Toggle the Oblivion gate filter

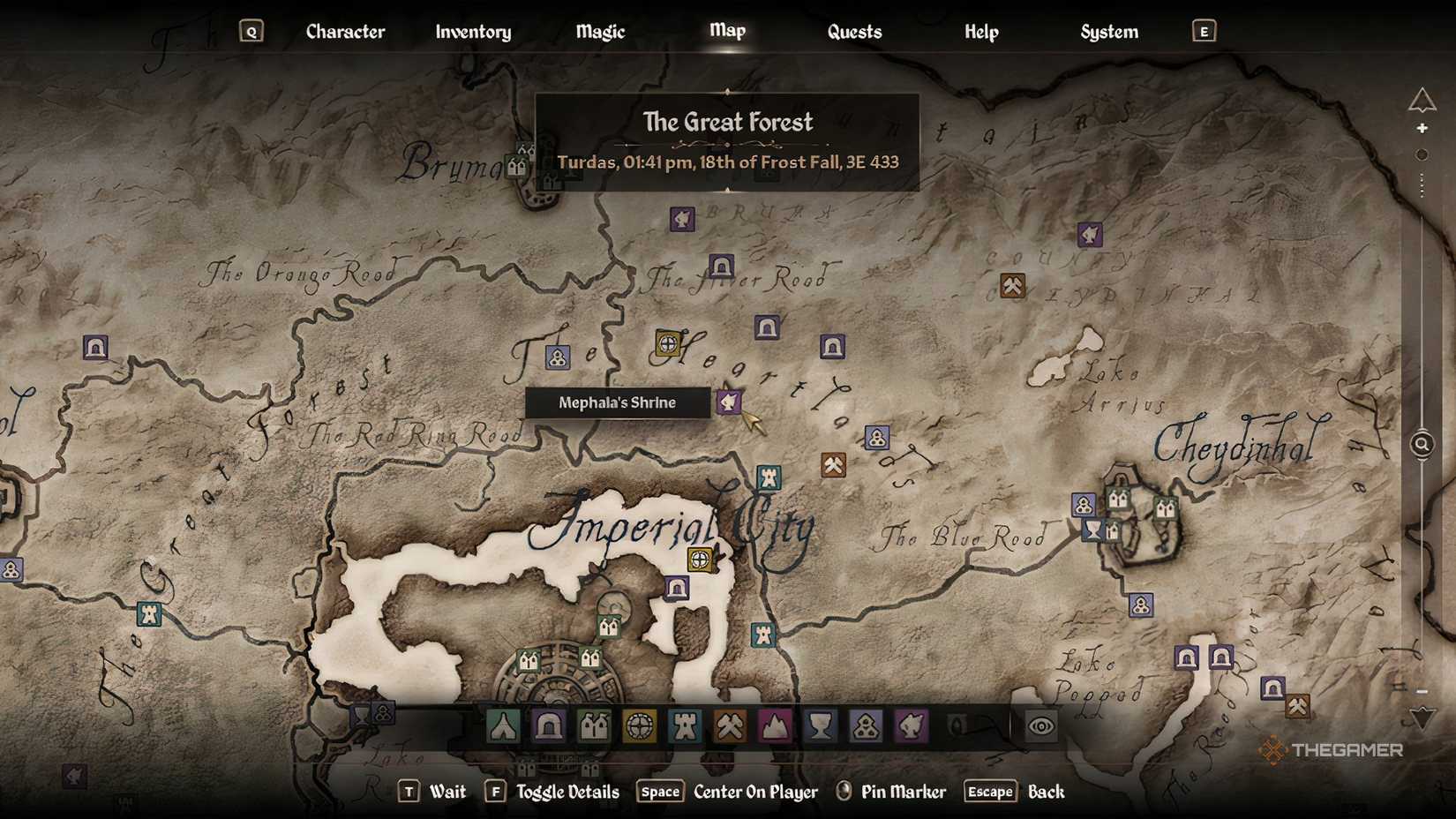[x=956, y=726]
